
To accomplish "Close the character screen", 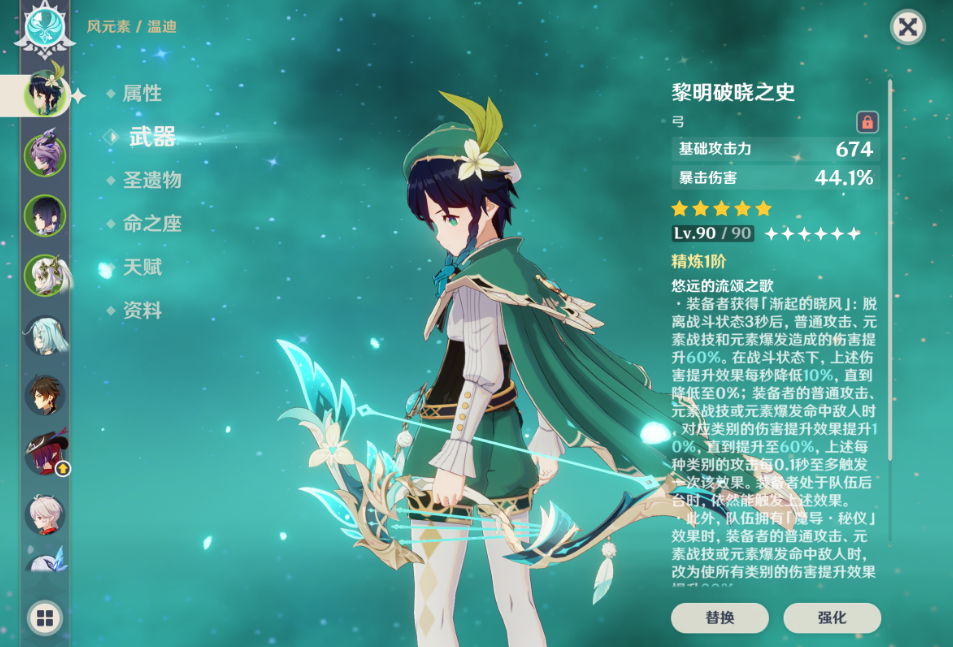I will (x=907, y=27).
